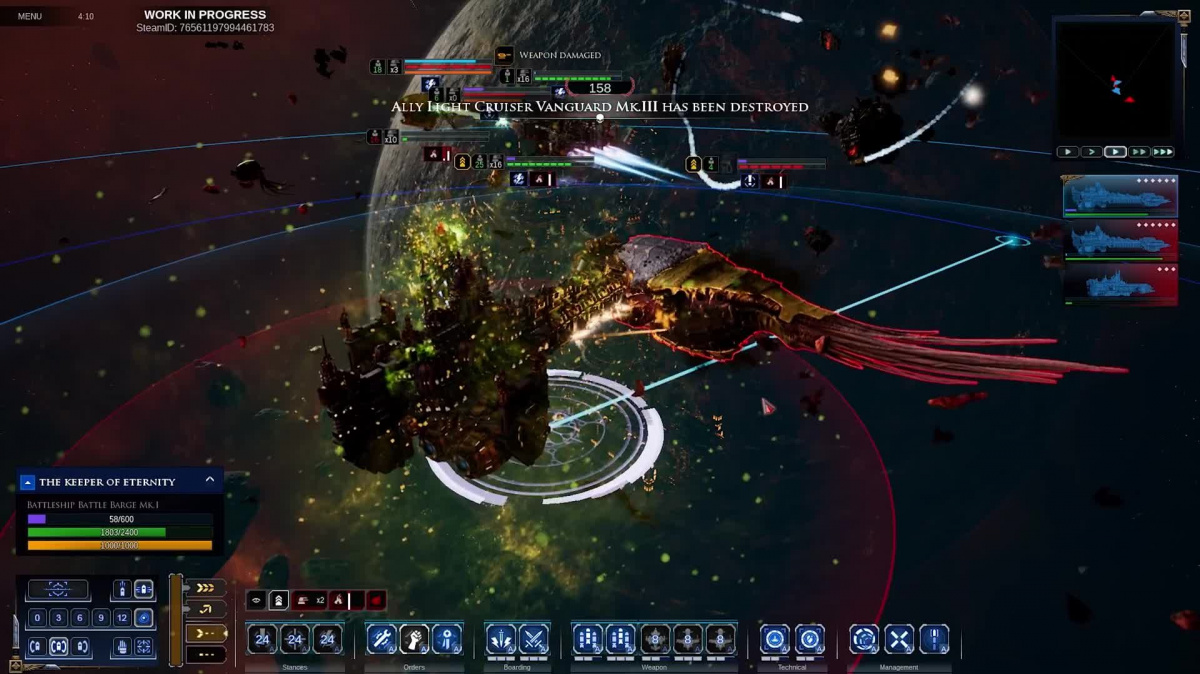Use the crossed swords boarding action
The width and height of the screenshot is (1200, 674).
[x=534, y=638]
